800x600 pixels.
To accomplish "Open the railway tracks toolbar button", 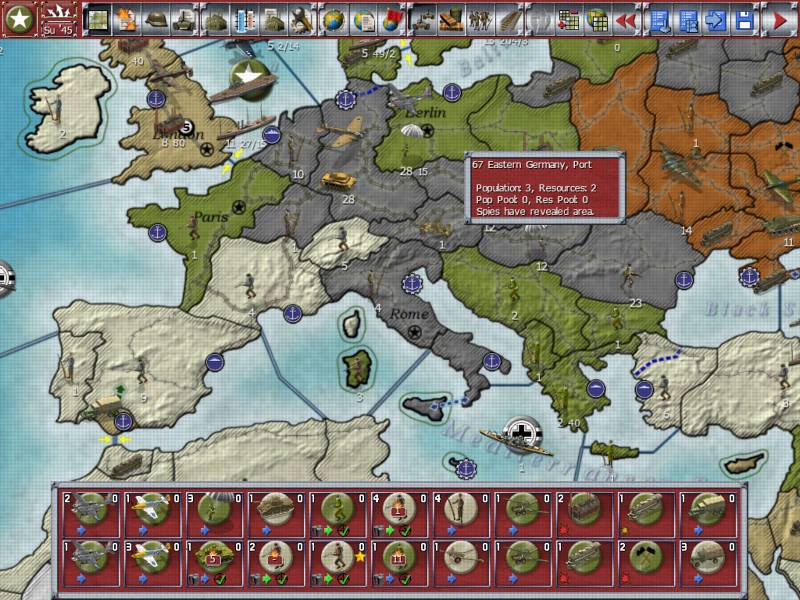I will pos(510,19).
